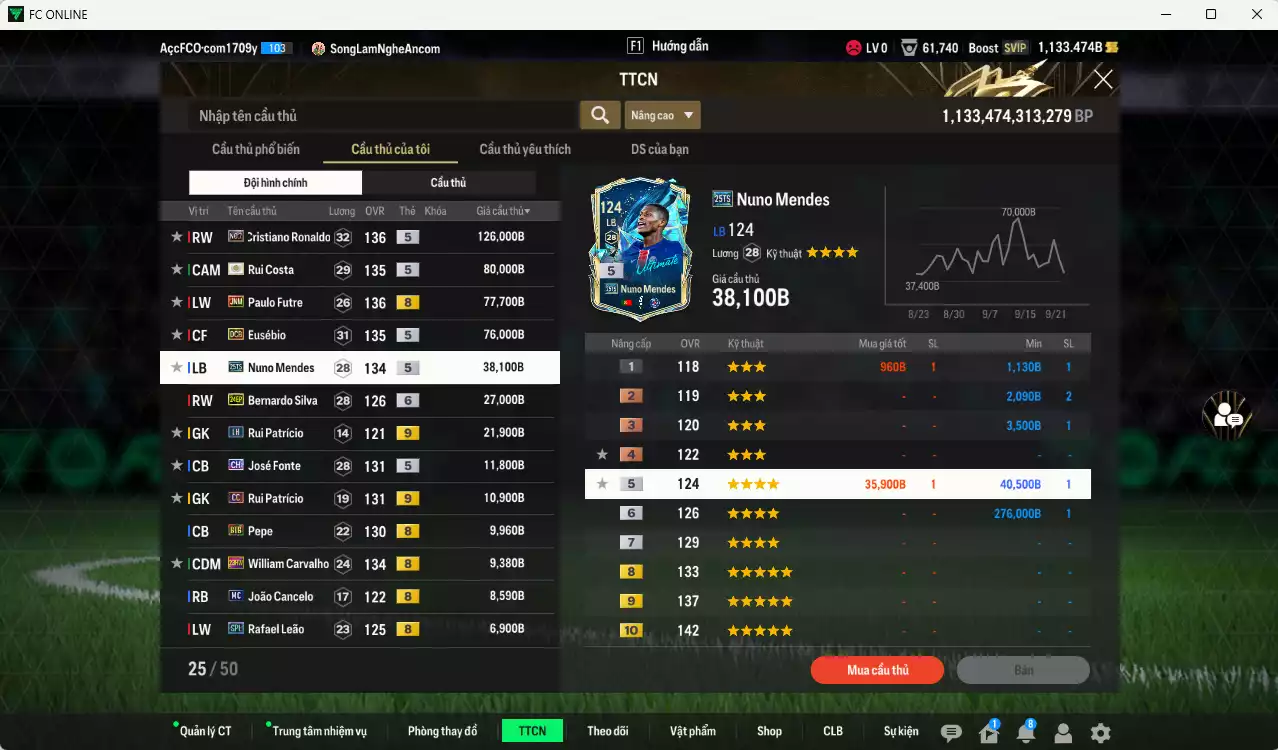Close the TTCN window

1103,79
